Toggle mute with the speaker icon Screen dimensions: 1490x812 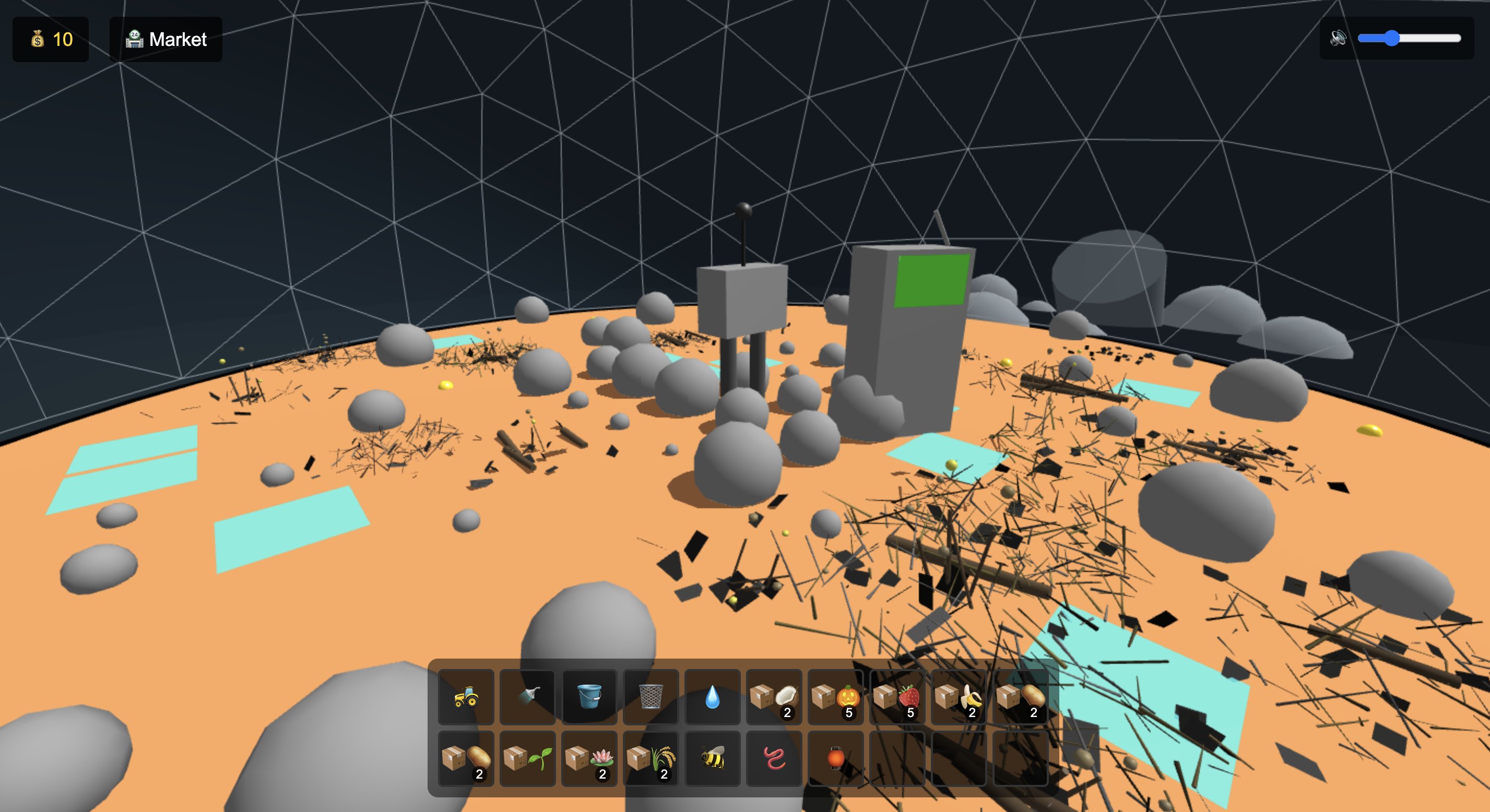pyautogui.click(x=1339, y=39)
